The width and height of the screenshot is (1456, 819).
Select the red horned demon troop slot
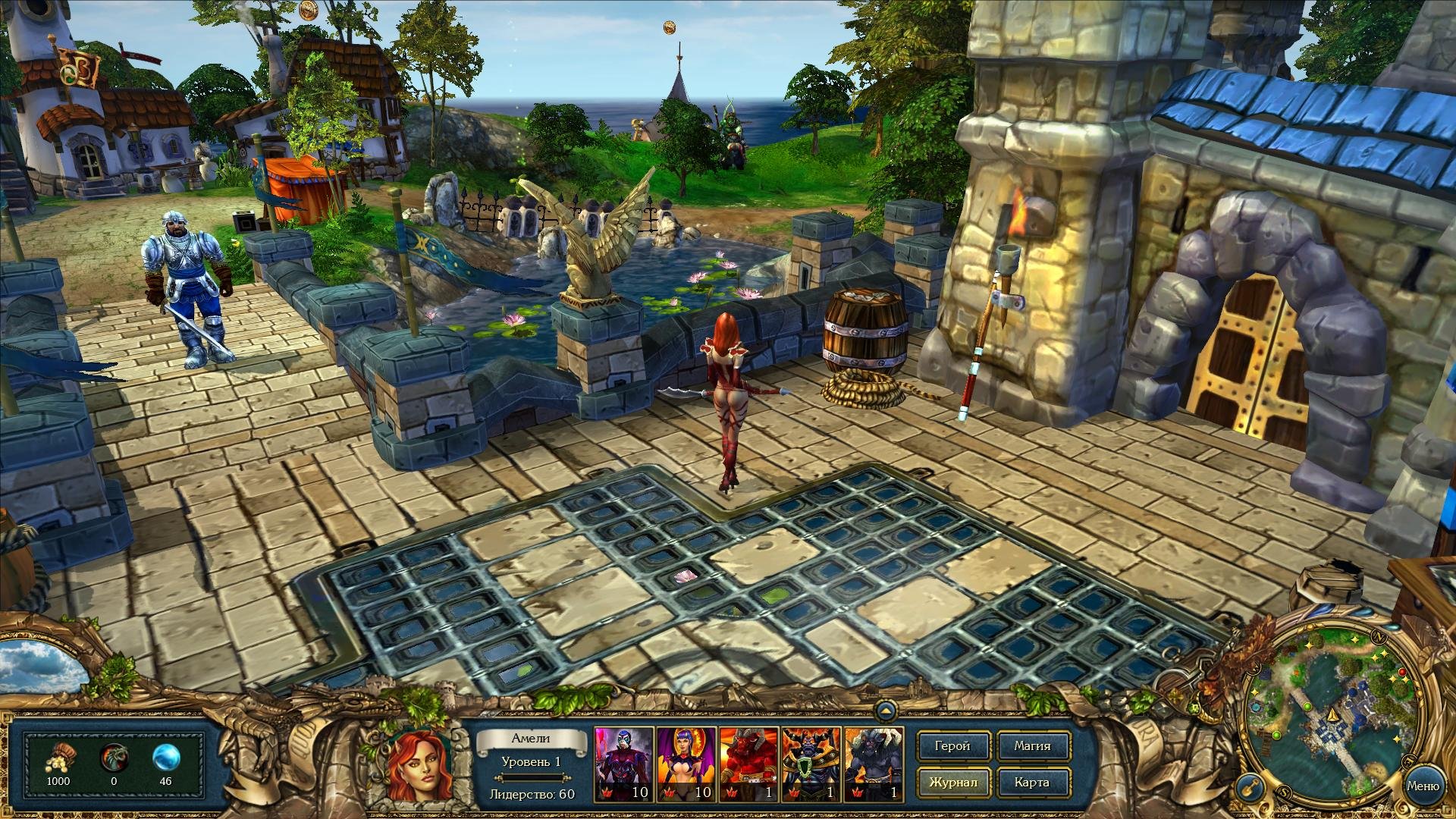point(748,764)
